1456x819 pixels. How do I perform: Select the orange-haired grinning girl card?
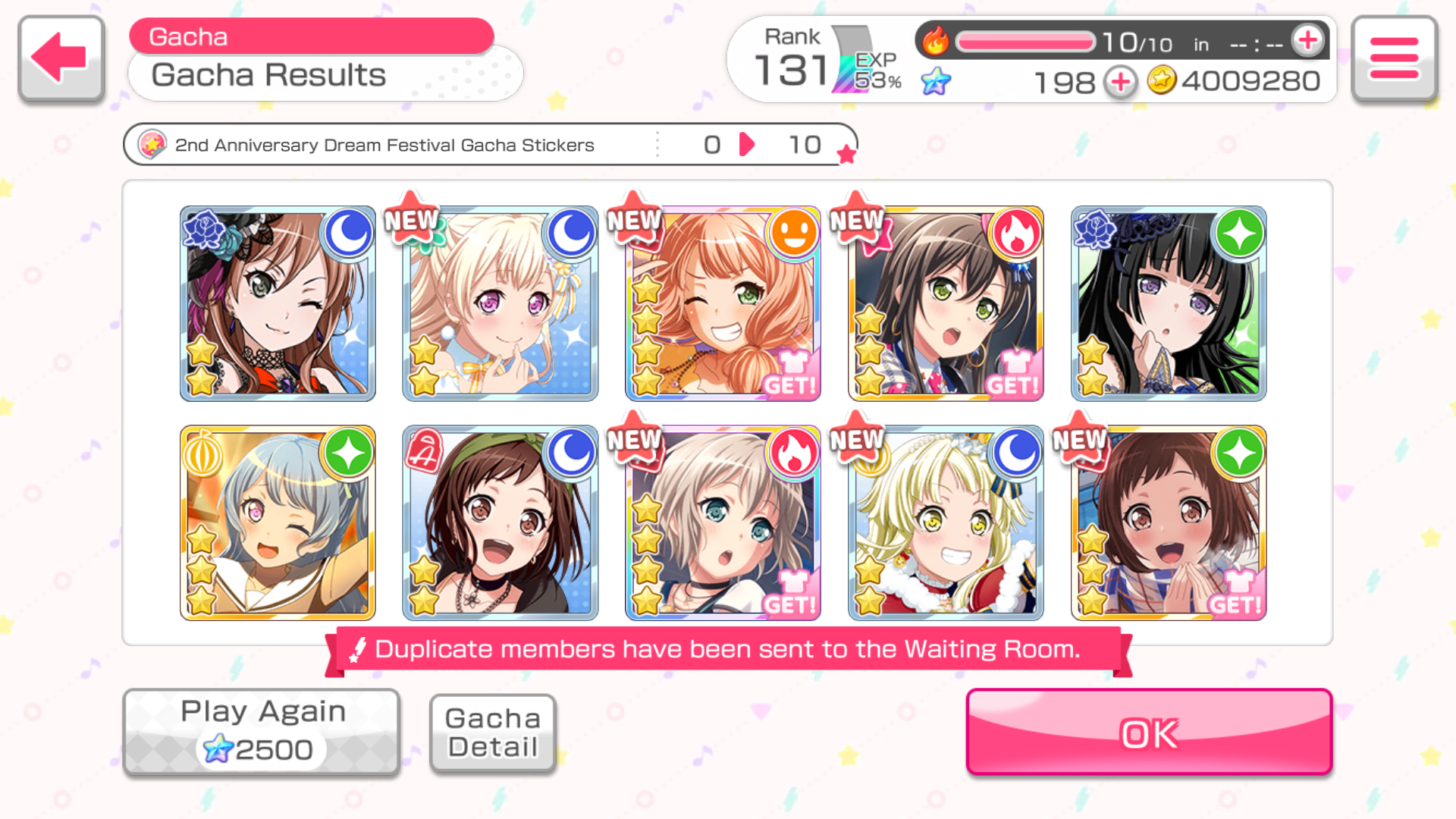[723, 303]
